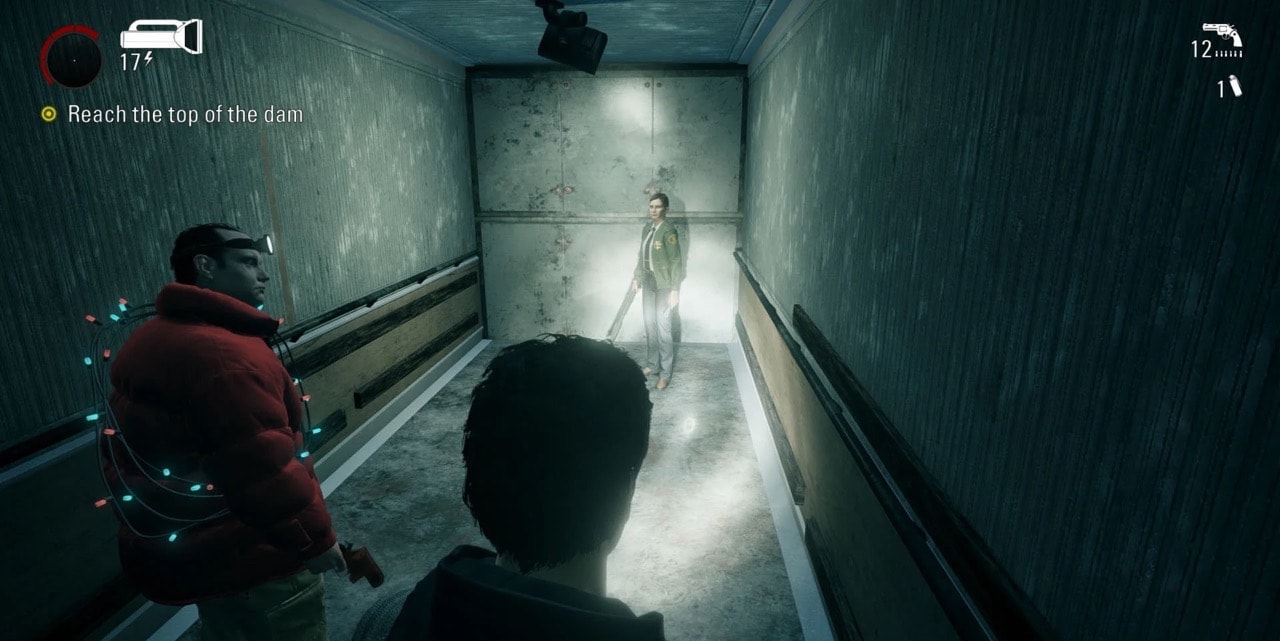Click the flashlight battery icon

click(161, 38)
